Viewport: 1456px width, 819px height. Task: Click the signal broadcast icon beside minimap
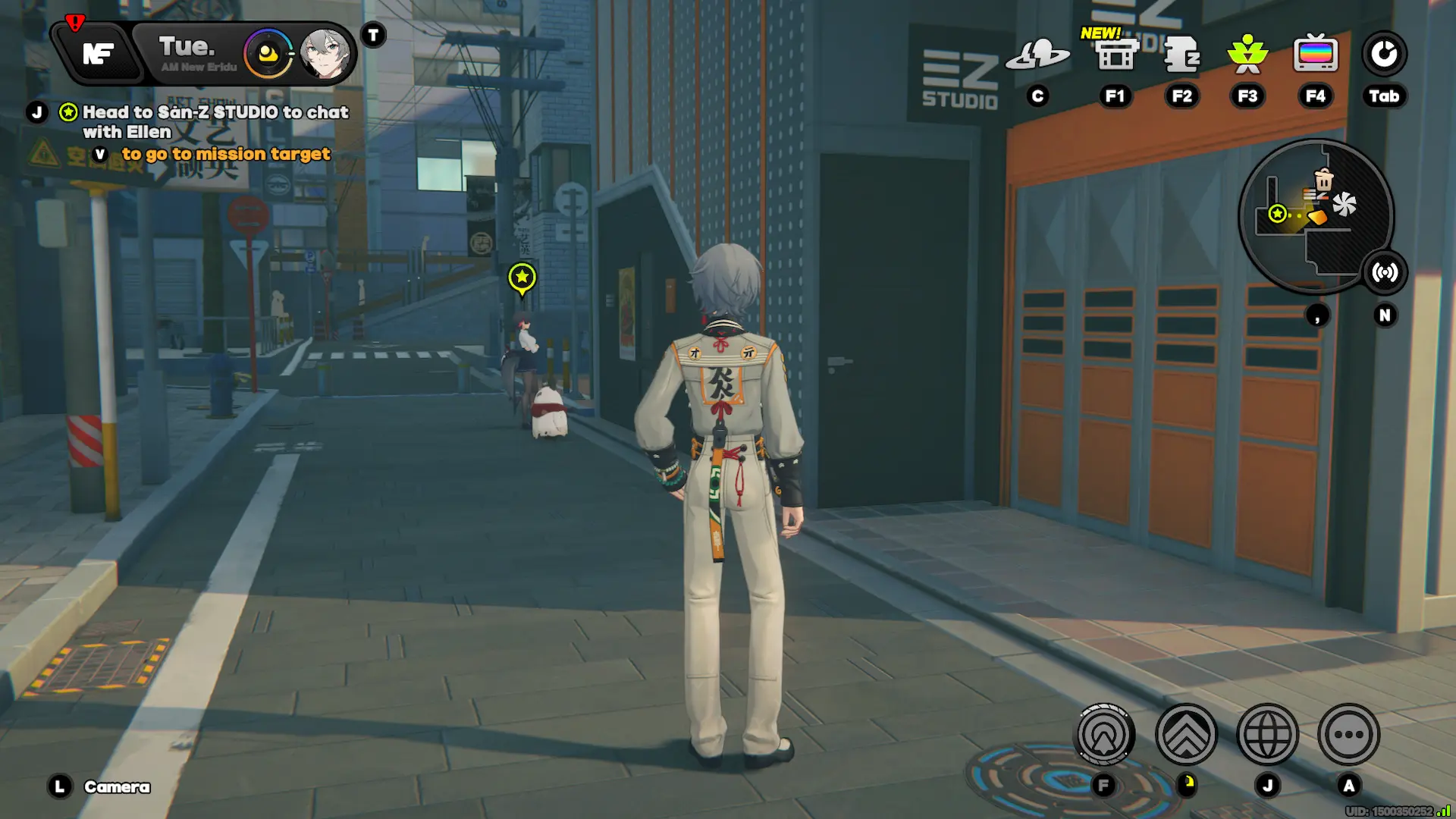point(1385,272)
